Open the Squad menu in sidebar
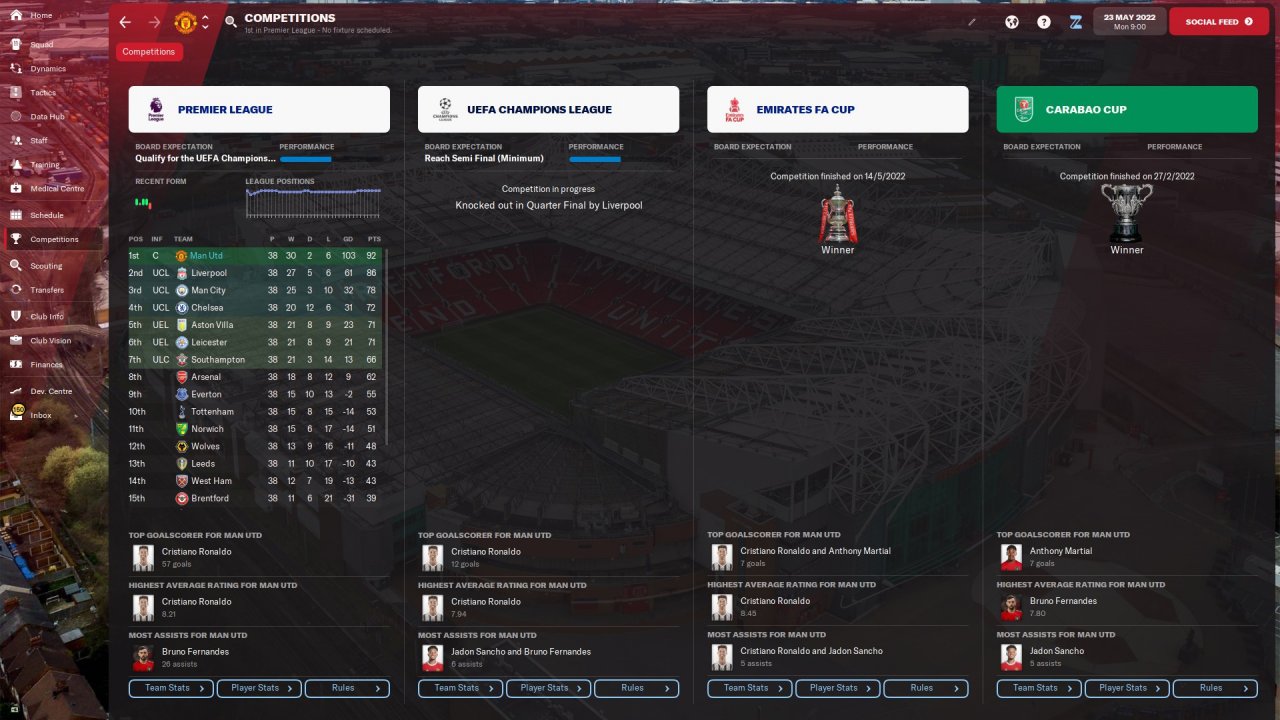The width and height of the screenshot is (1280, 720). pos(41,44)
